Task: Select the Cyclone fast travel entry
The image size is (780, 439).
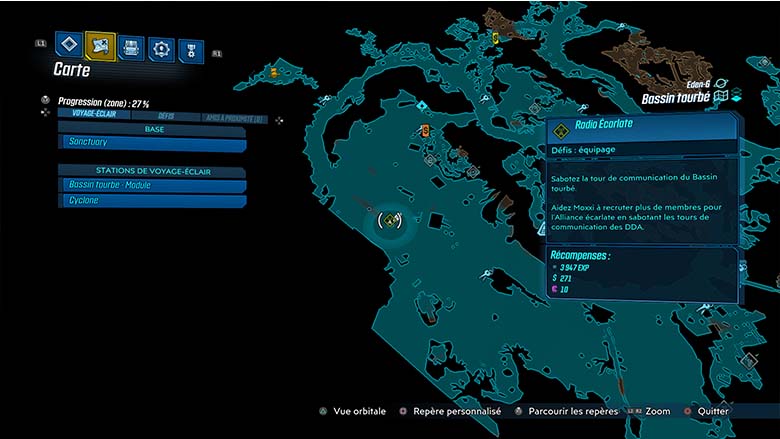Action: [x=150, y=200]
